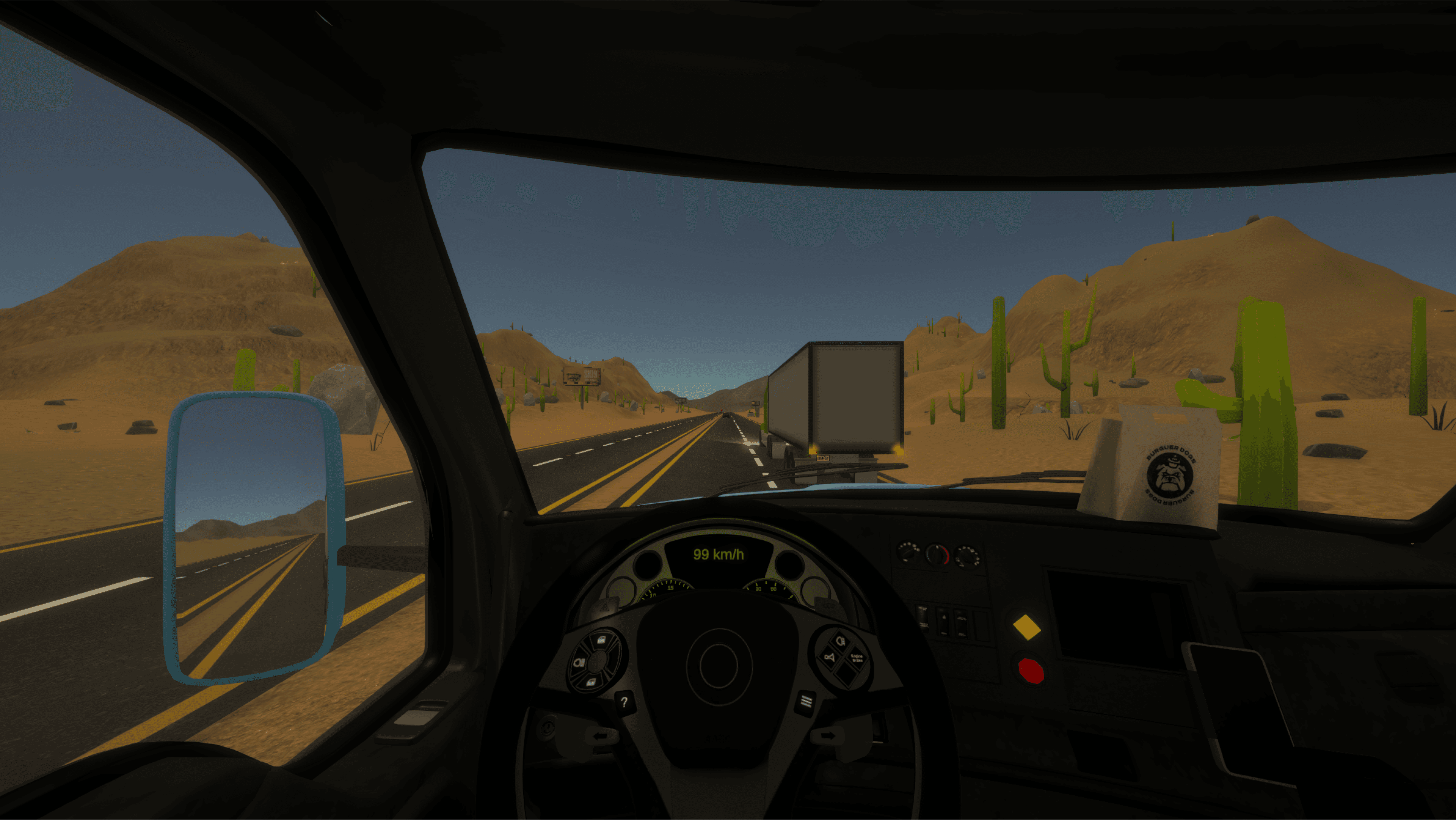The width and height of the screenshot is (1456, 820).
Task: Open the three-line menu button
Action: [806, 702]
